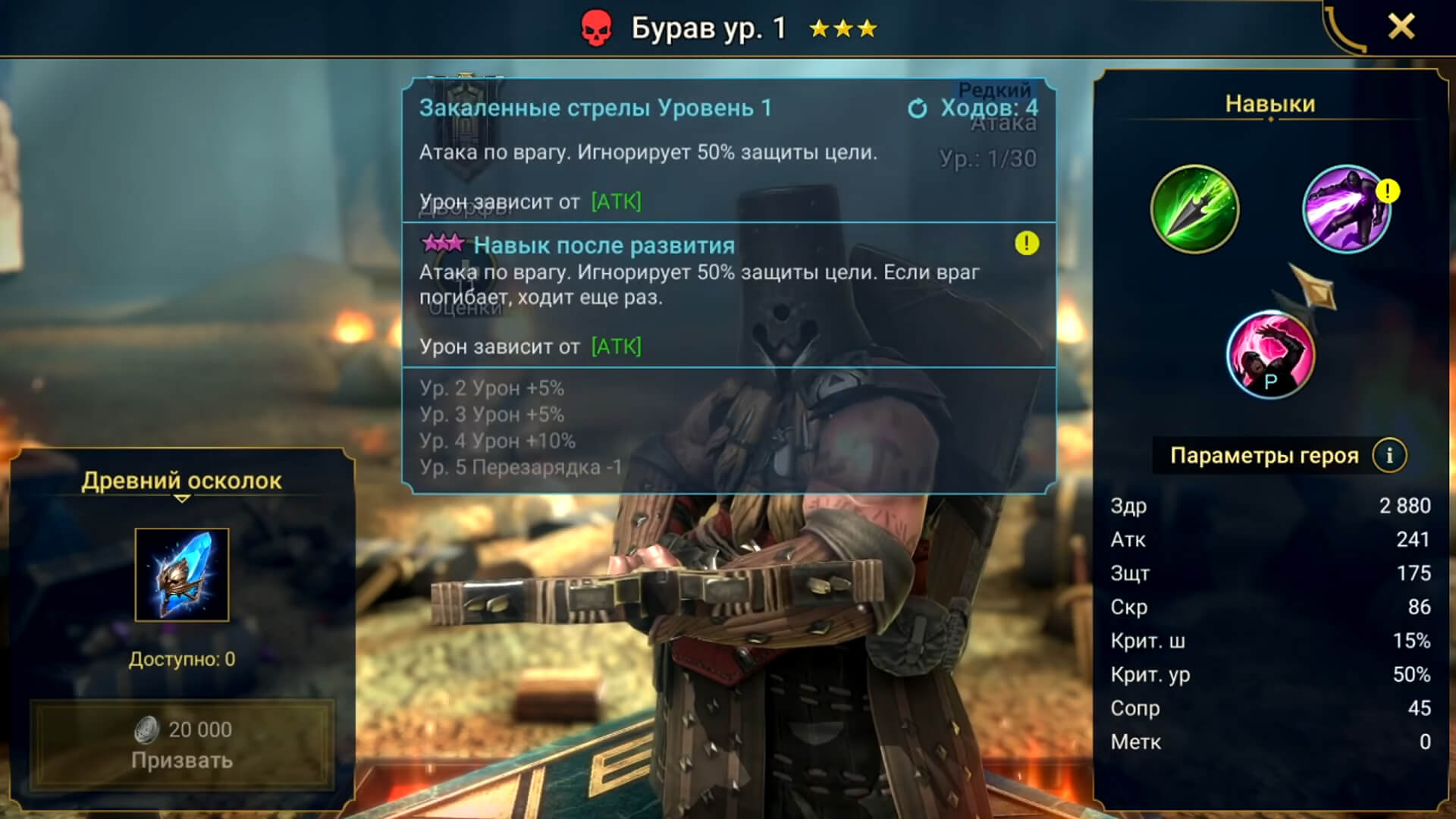Select the green Закаленные стрелы skill icon
Viewport: 1456px width, 819px height.
(1195, 210)
